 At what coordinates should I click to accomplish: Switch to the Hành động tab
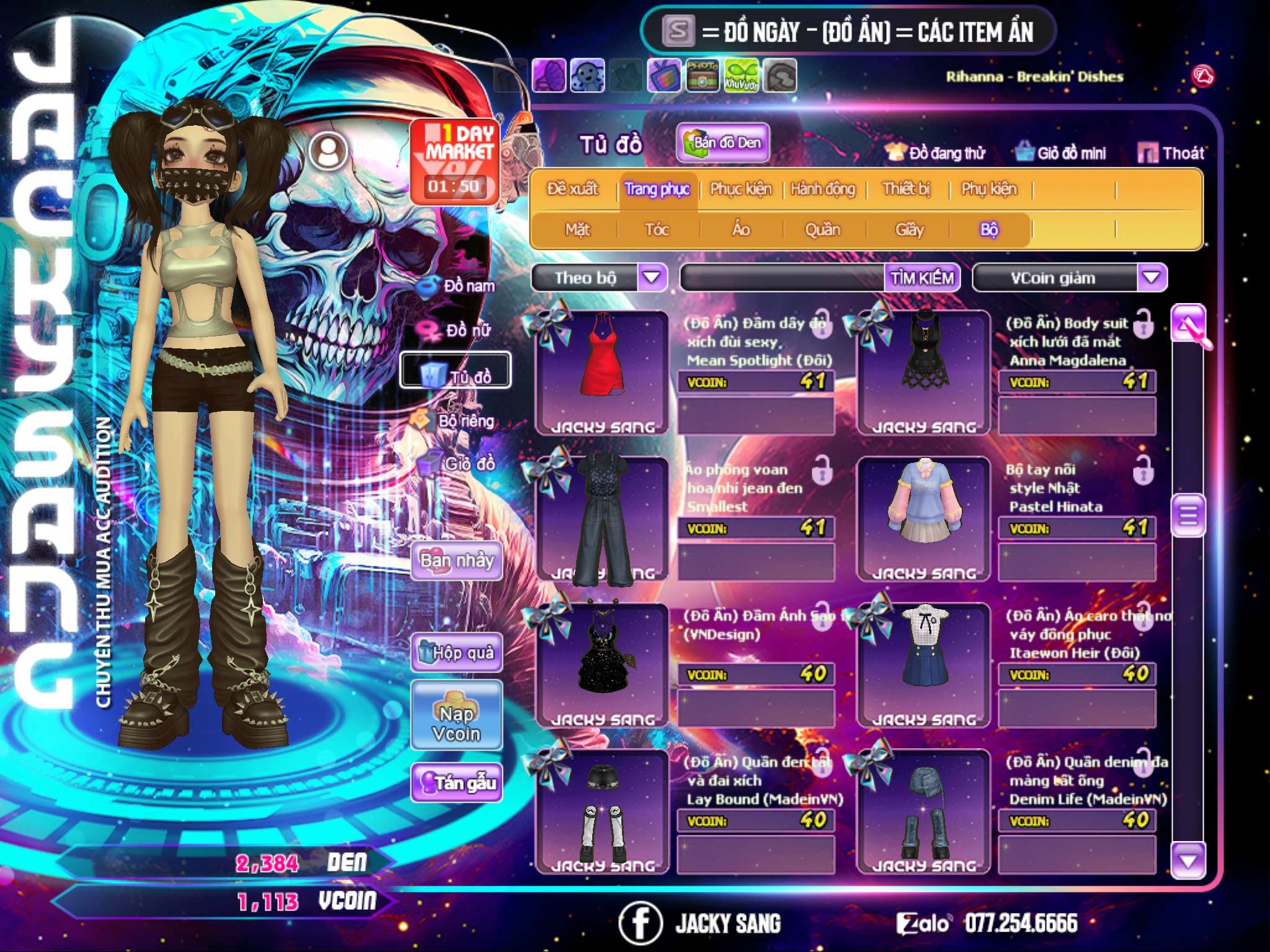pyautogui.click(x=823, y=188)
